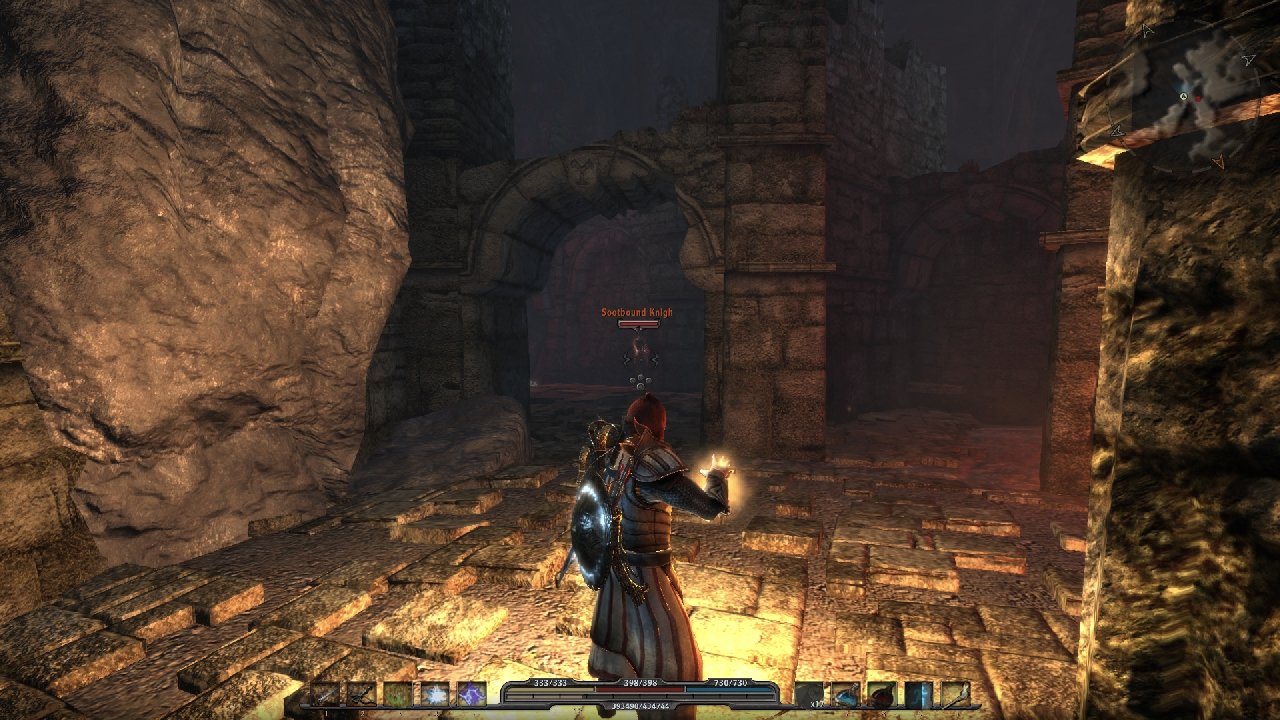Target the Soulbound Knight nameplate
This screenshot has height=720, width=1280.
tap(637, 313)
